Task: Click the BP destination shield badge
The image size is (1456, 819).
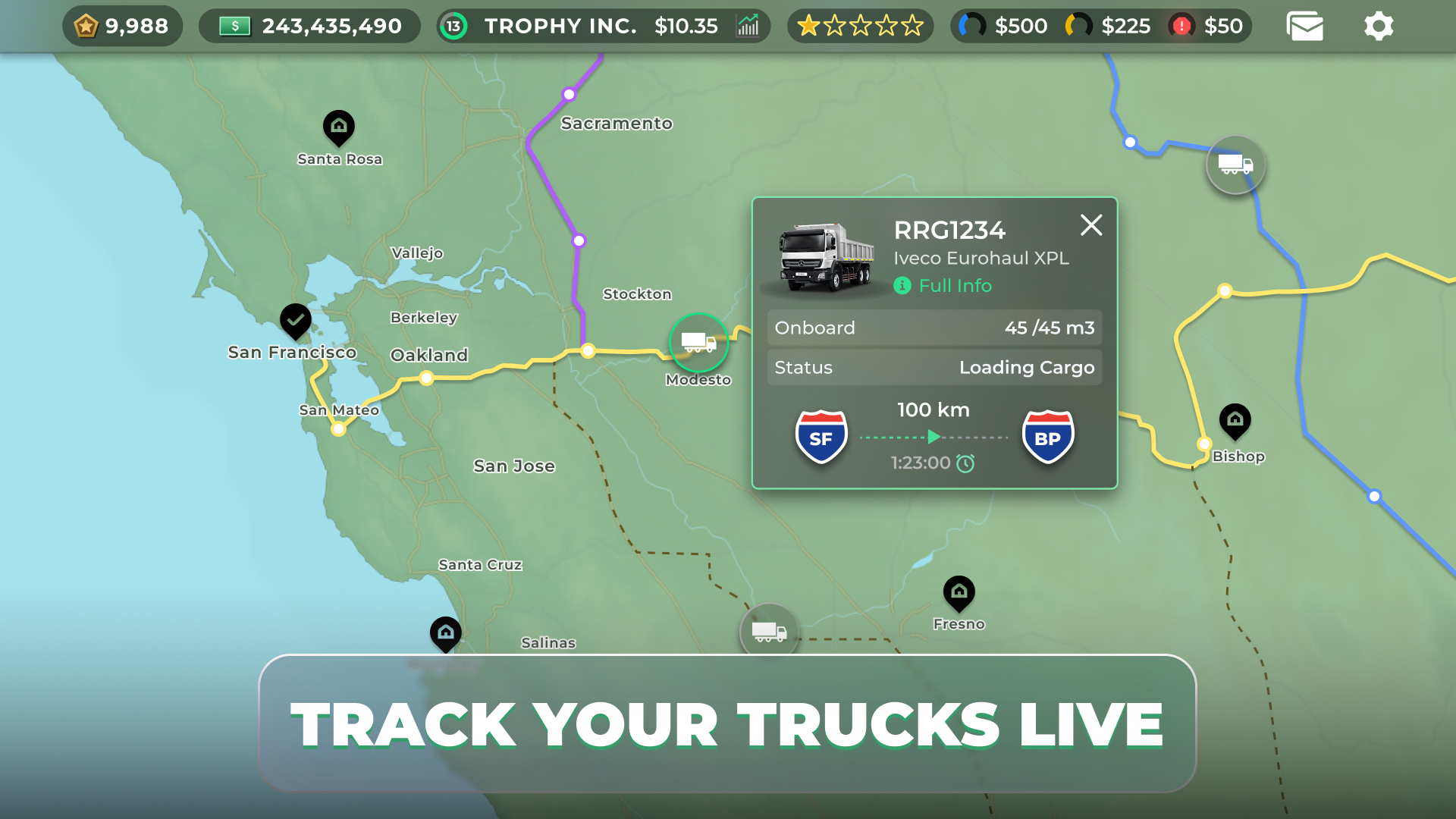Action: 1047,438
